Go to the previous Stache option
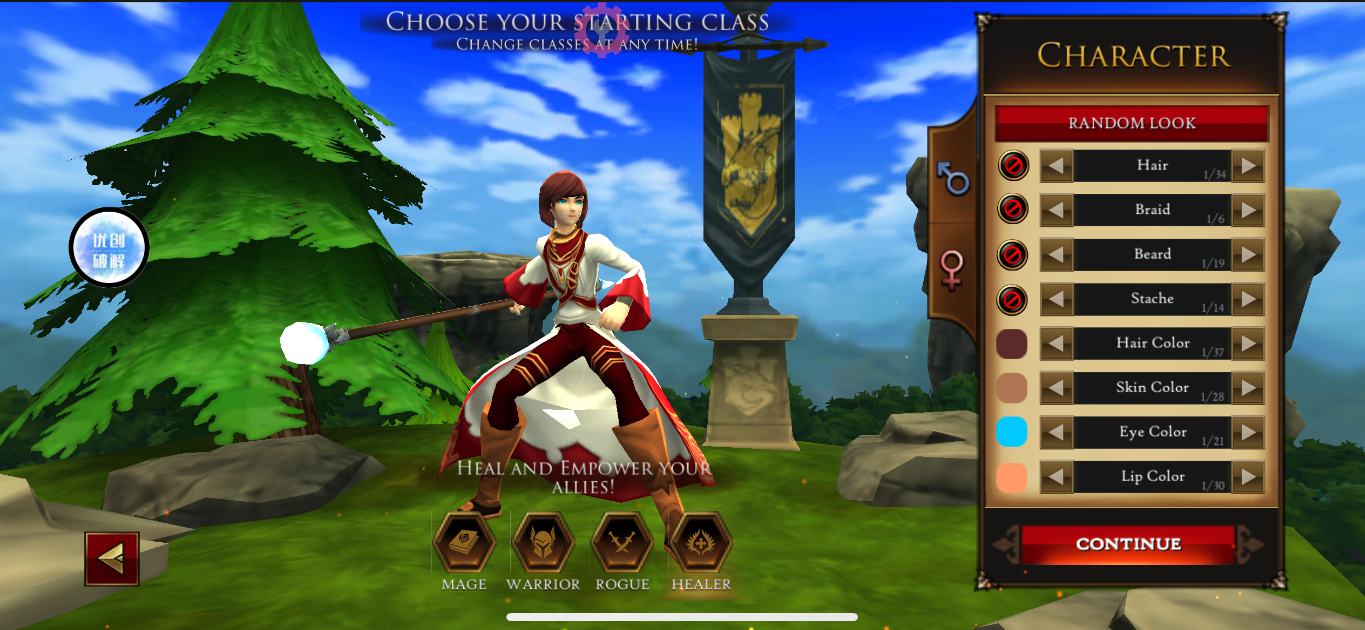 pos(1057,299)
